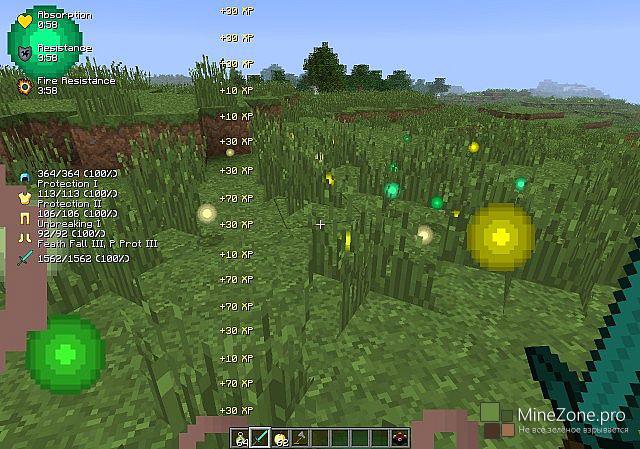Click the Fire Resistance effect icon

[25, 86]
